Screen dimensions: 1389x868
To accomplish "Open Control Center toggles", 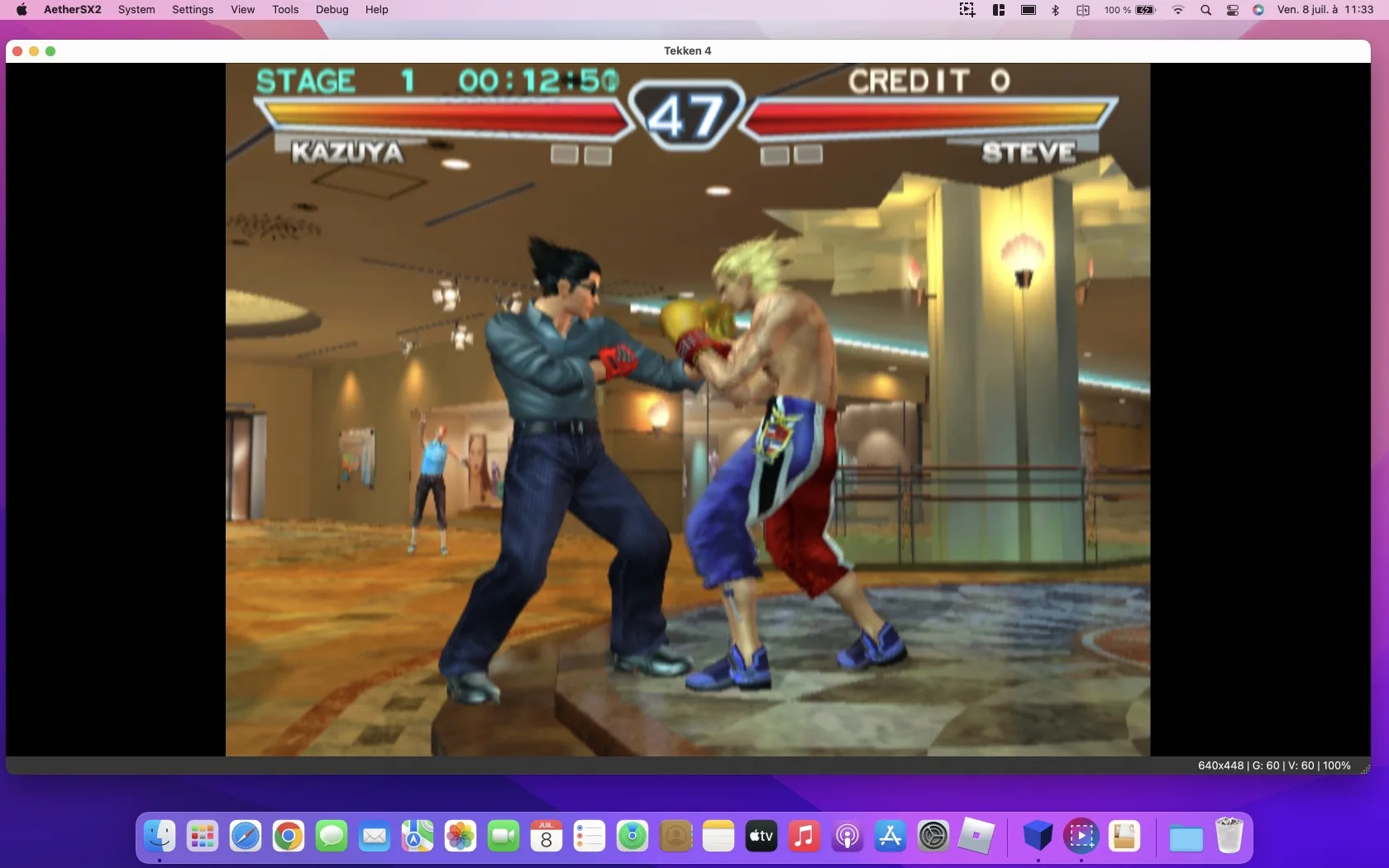I will tap(1231, 10).
